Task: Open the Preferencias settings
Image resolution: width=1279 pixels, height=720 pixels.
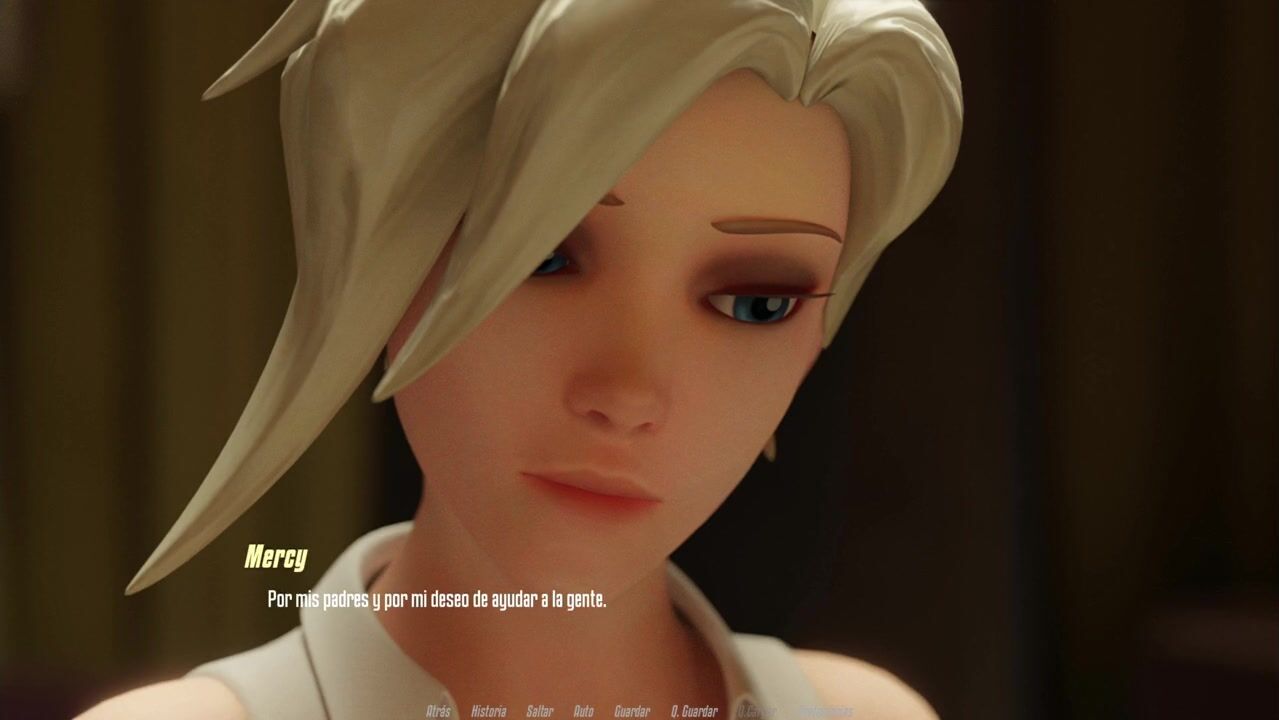Action: tap(825, 711)
